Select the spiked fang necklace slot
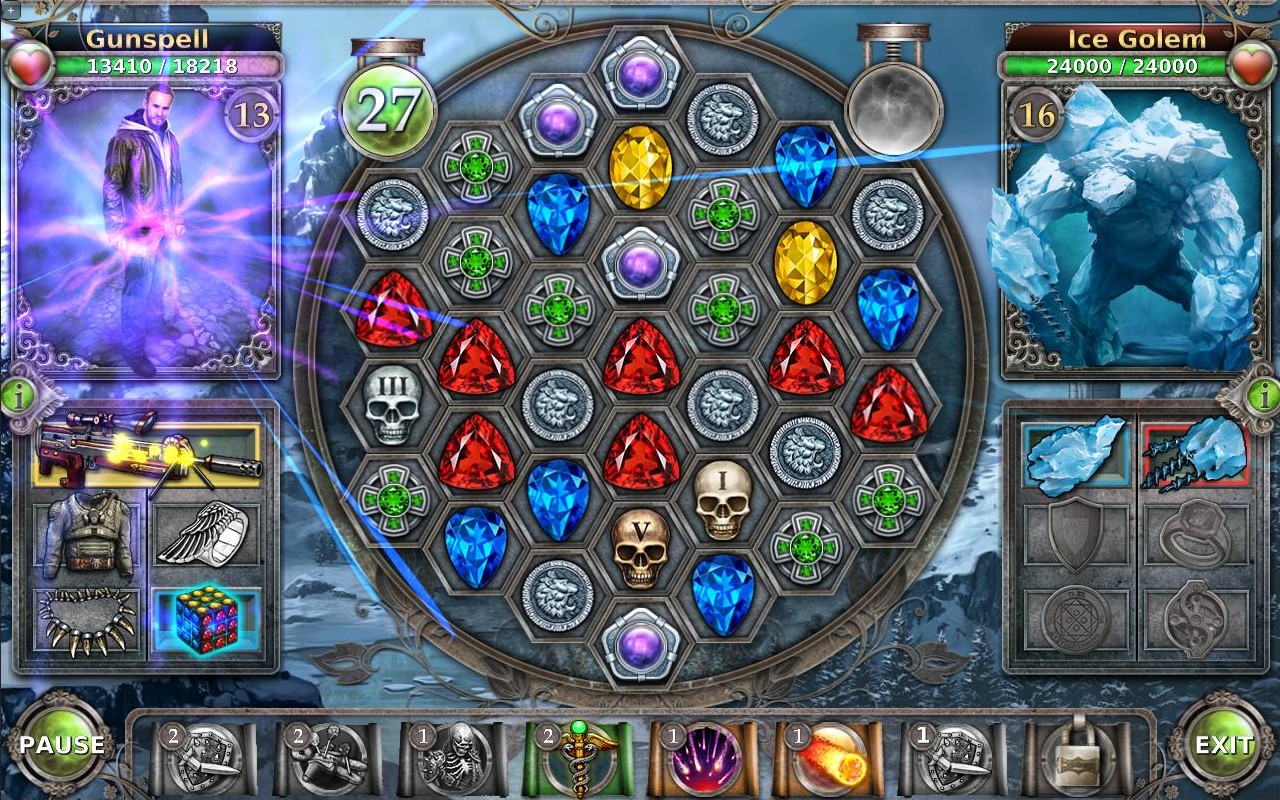This screenshot has width=1280, height=800. click(88, 622)
